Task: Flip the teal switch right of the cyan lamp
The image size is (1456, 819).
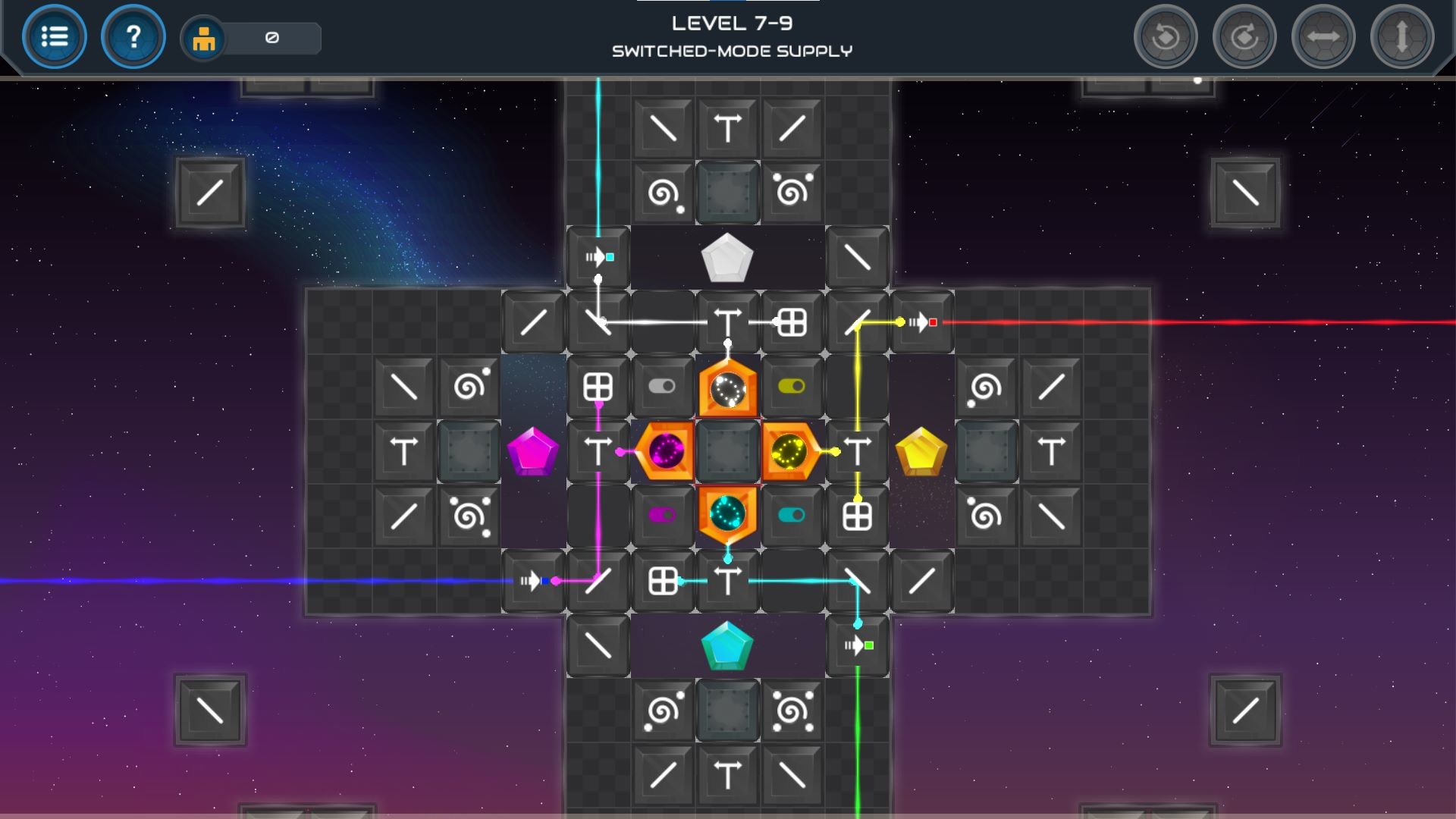Action: pyautogui.click(x=792, y=516)
